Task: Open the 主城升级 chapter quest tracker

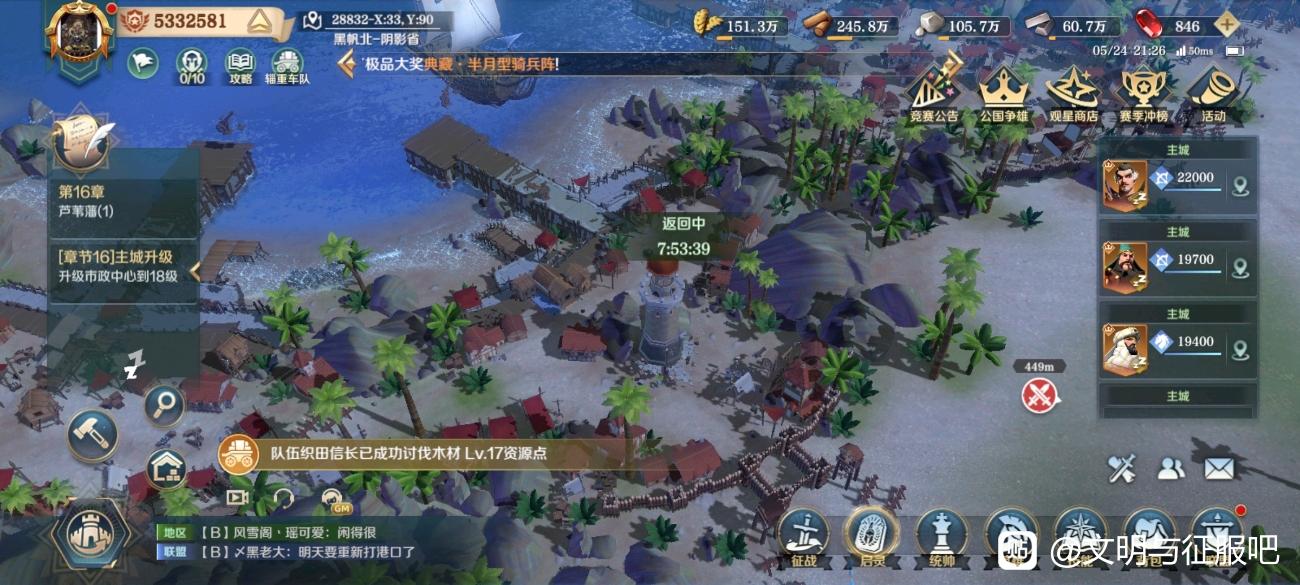Action: coord(120,266)
